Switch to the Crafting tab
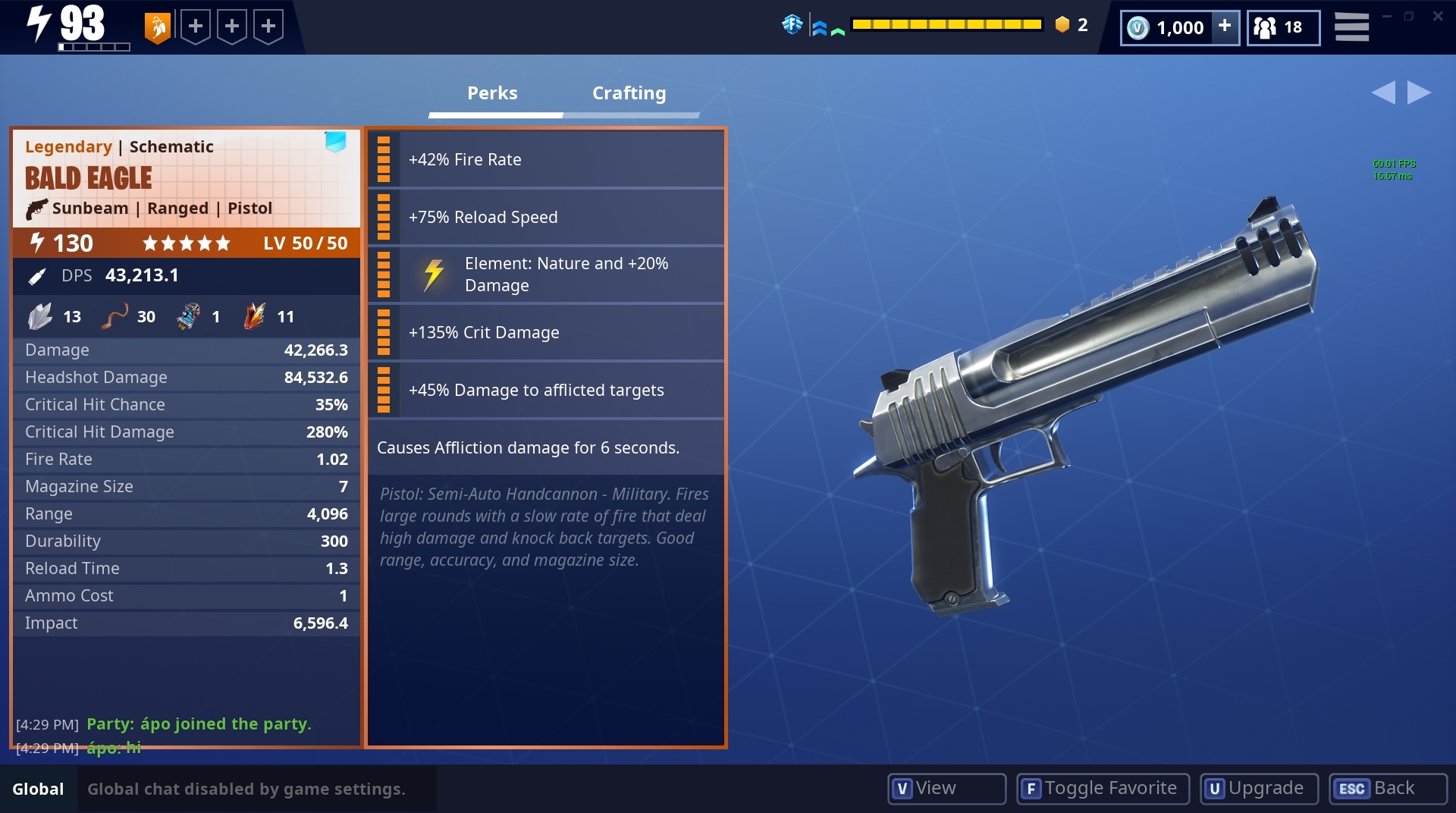Image resolution: width=1456 pixels, height=813 pixels. pos(629,93)
